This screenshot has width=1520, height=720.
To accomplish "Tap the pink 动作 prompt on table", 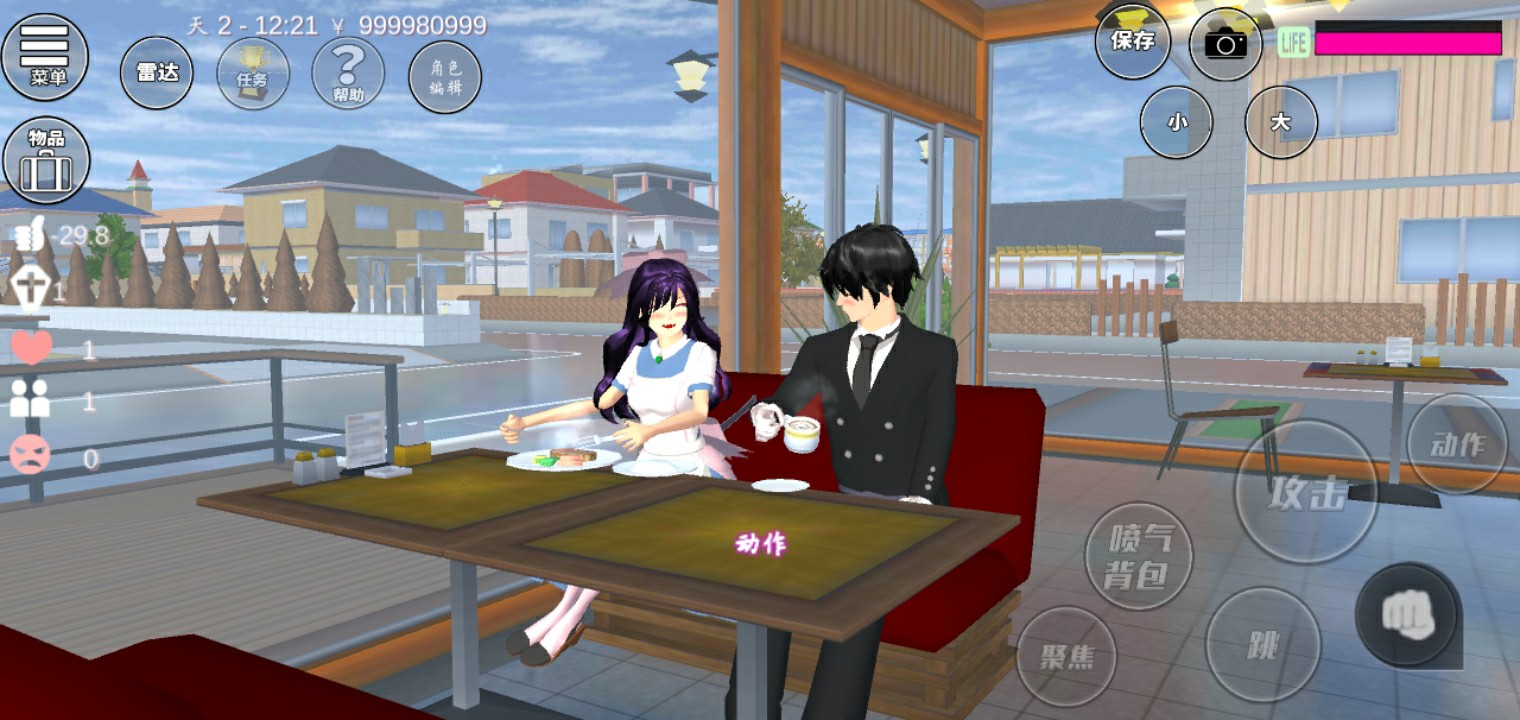I will (761, 543).
